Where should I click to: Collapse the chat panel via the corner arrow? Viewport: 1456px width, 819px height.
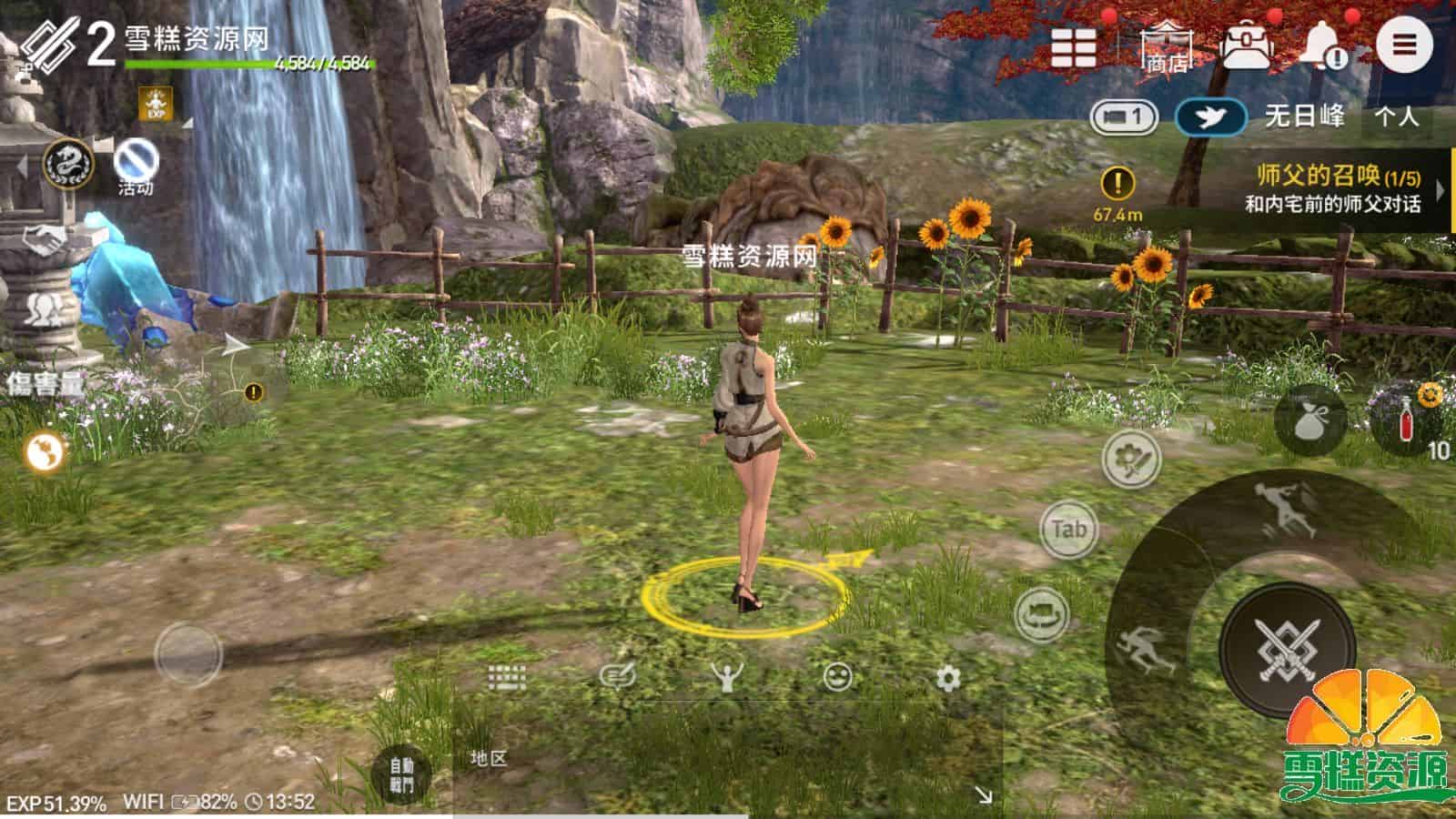click(986, 794)
